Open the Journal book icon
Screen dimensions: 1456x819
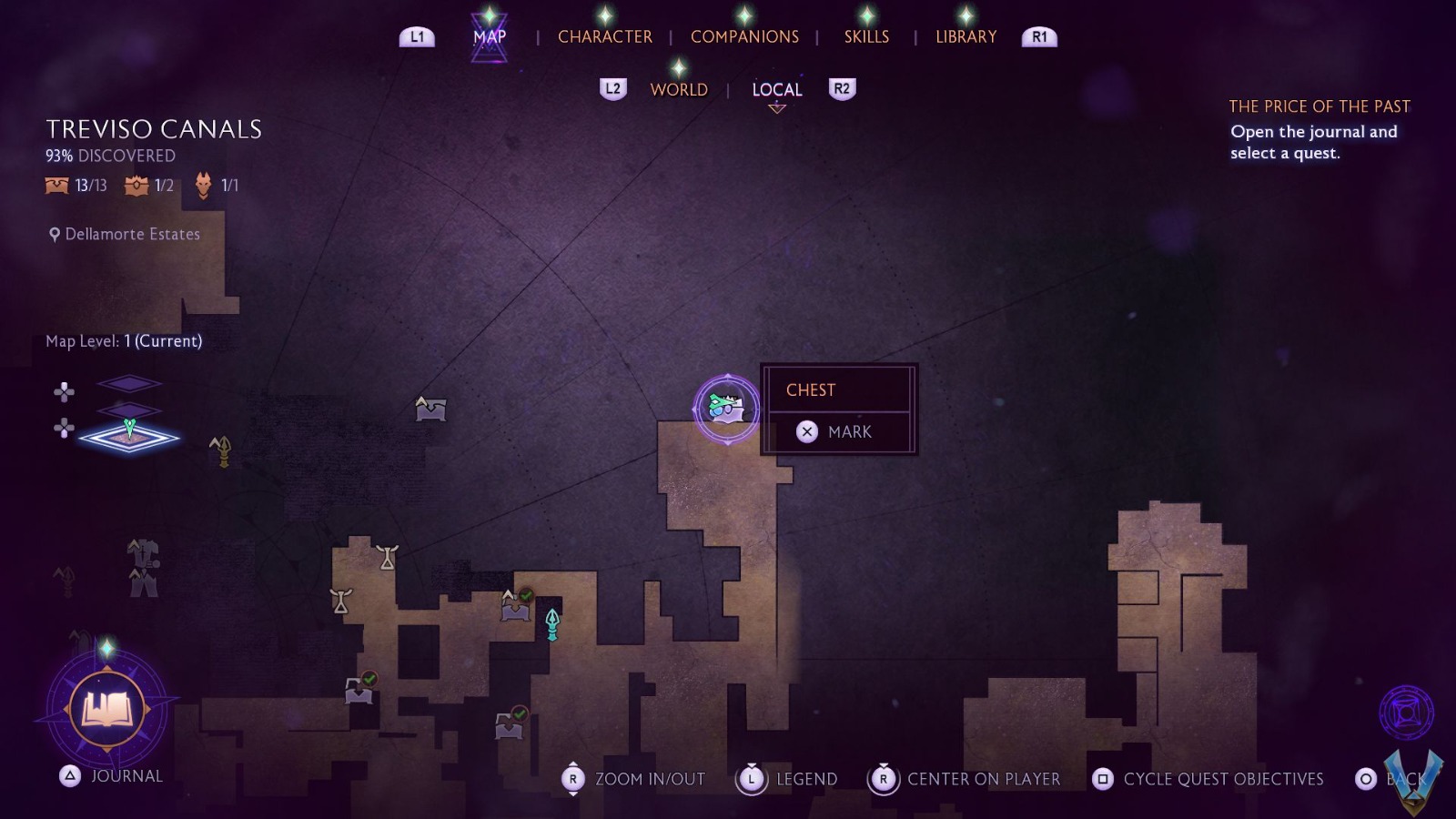107,710
